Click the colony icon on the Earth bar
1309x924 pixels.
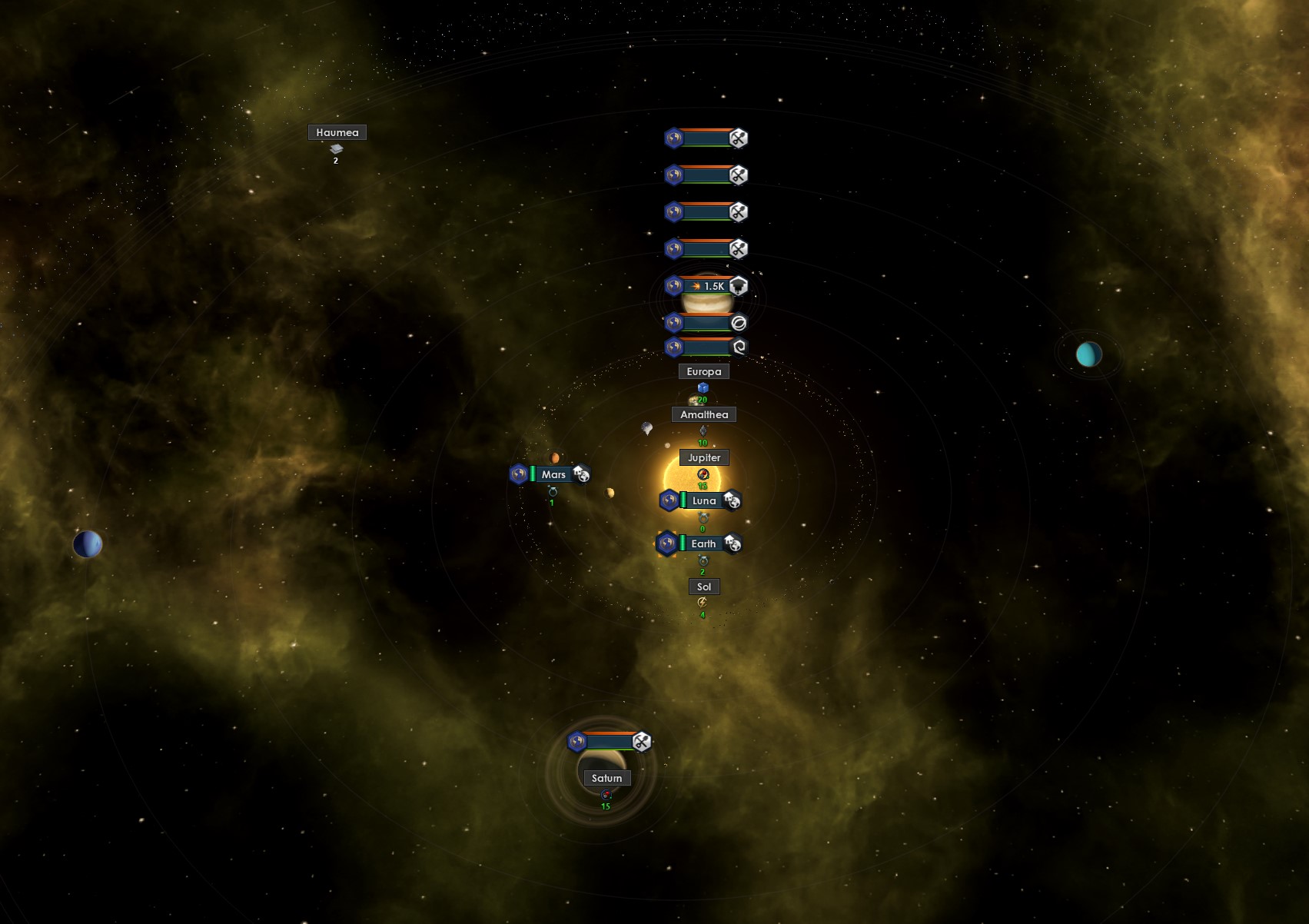point(733,543)
